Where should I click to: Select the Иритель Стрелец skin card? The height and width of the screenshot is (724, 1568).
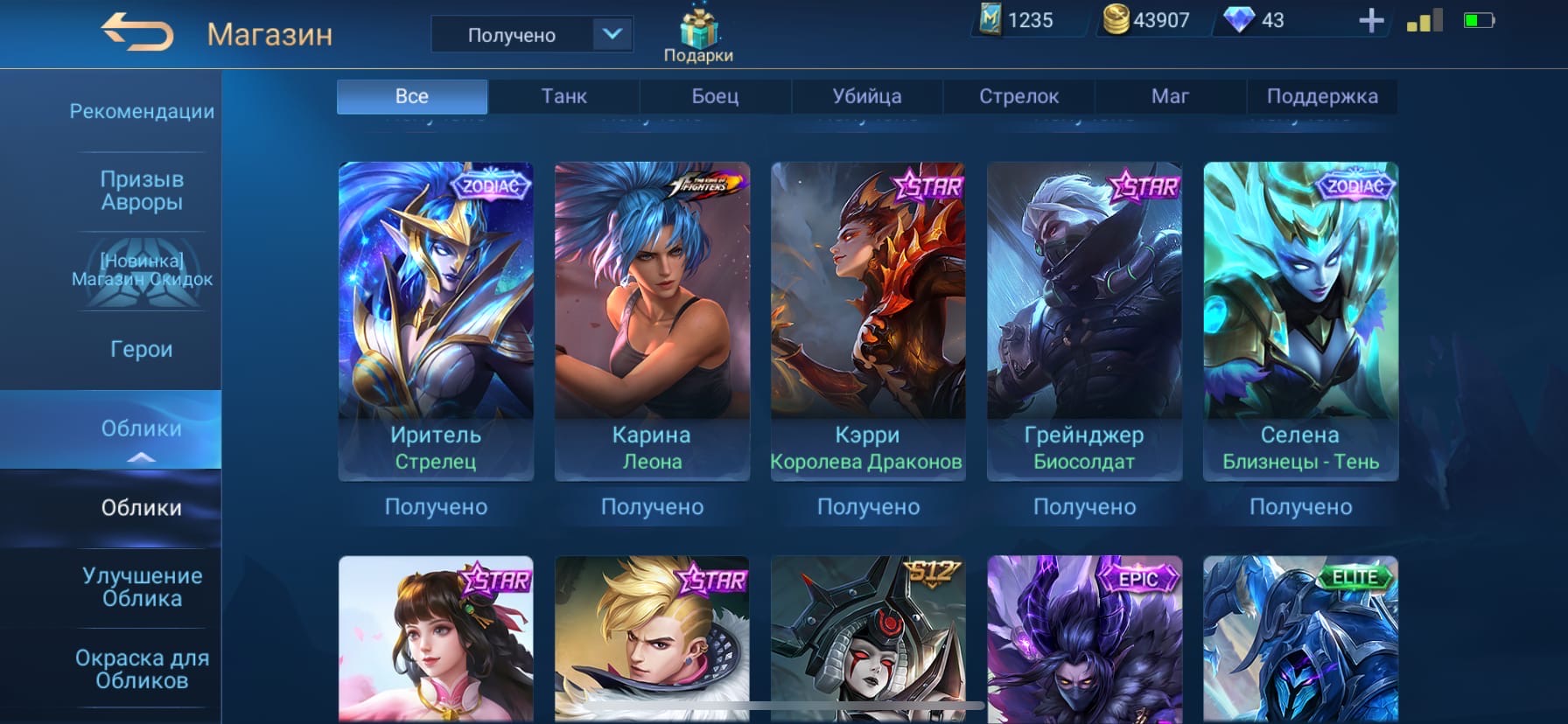[436, 320]
